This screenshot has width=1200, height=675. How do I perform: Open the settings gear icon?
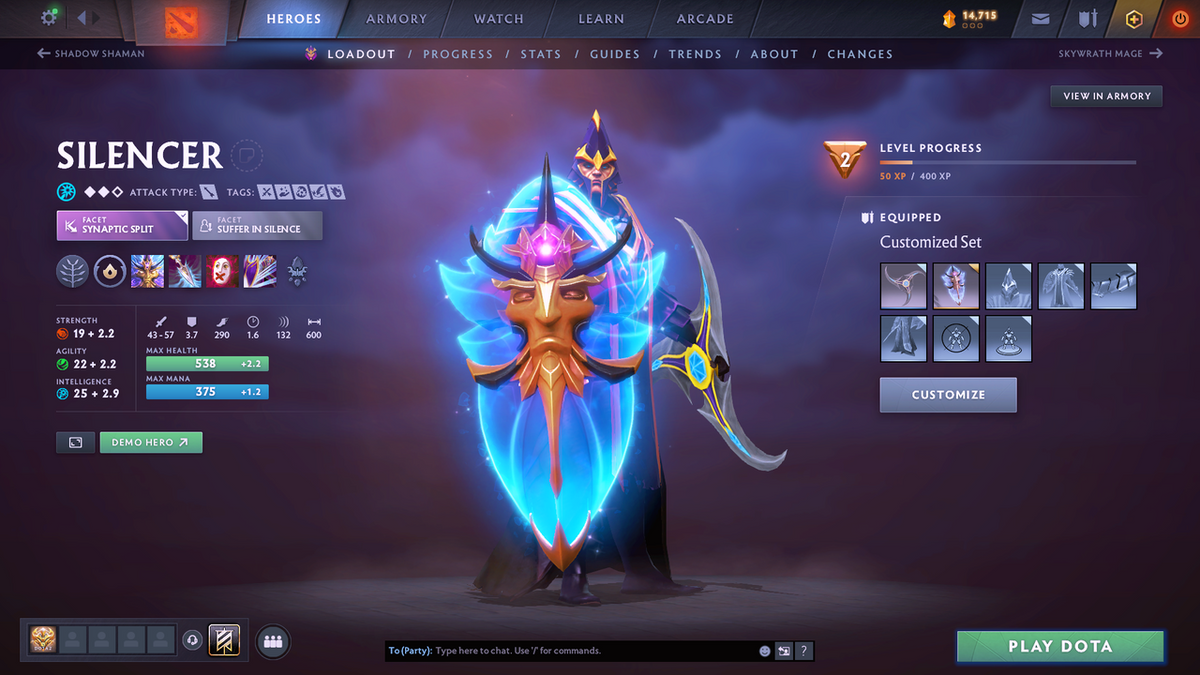tap(49, 18)
